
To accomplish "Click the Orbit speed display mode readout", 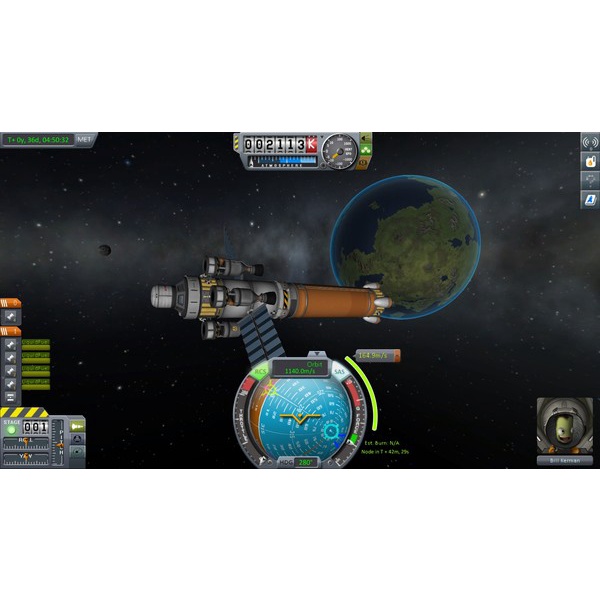I will tap(299, 368).
